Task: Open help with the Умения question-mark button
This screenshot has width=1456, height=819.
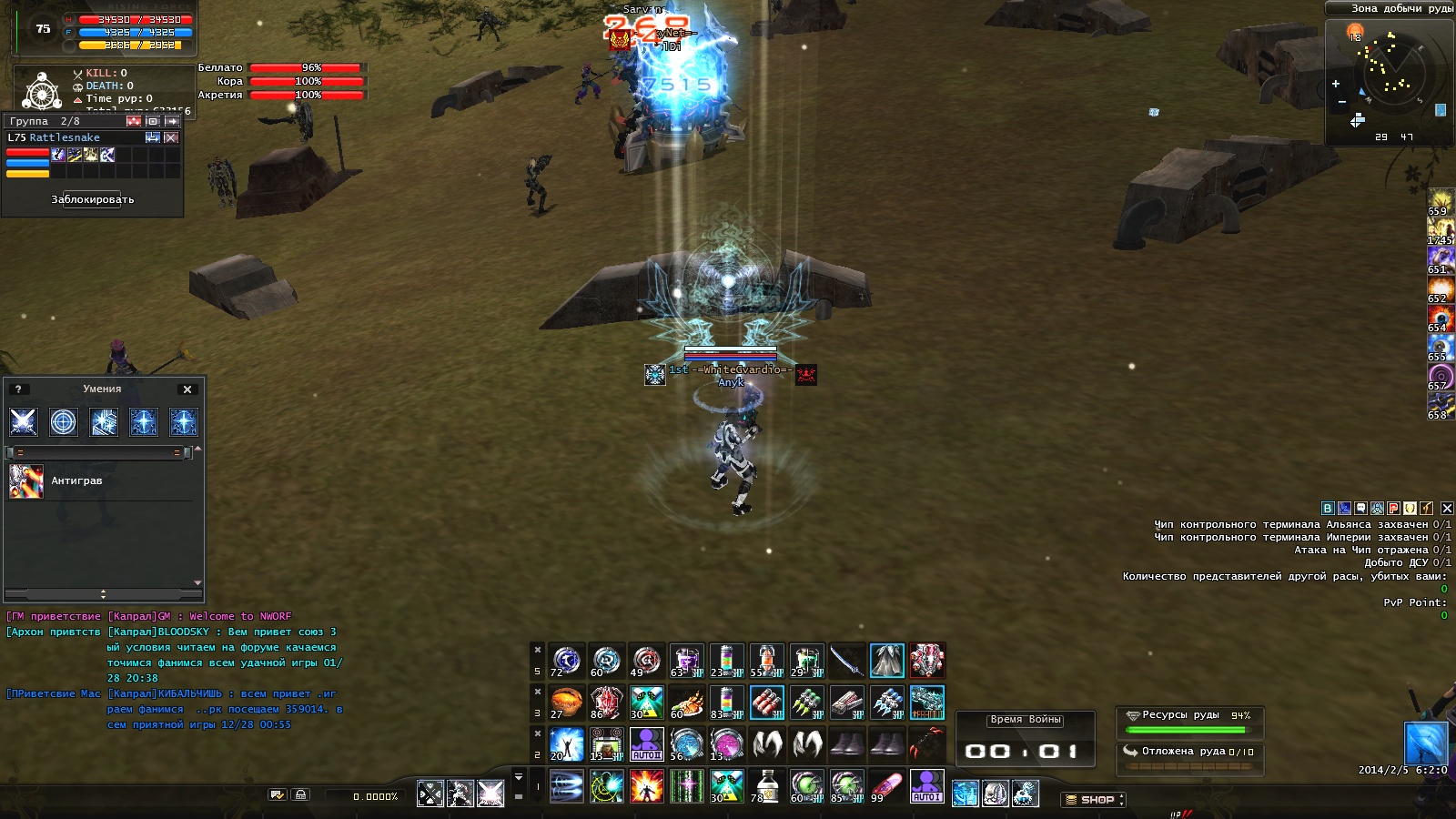Action: point(18,389)
